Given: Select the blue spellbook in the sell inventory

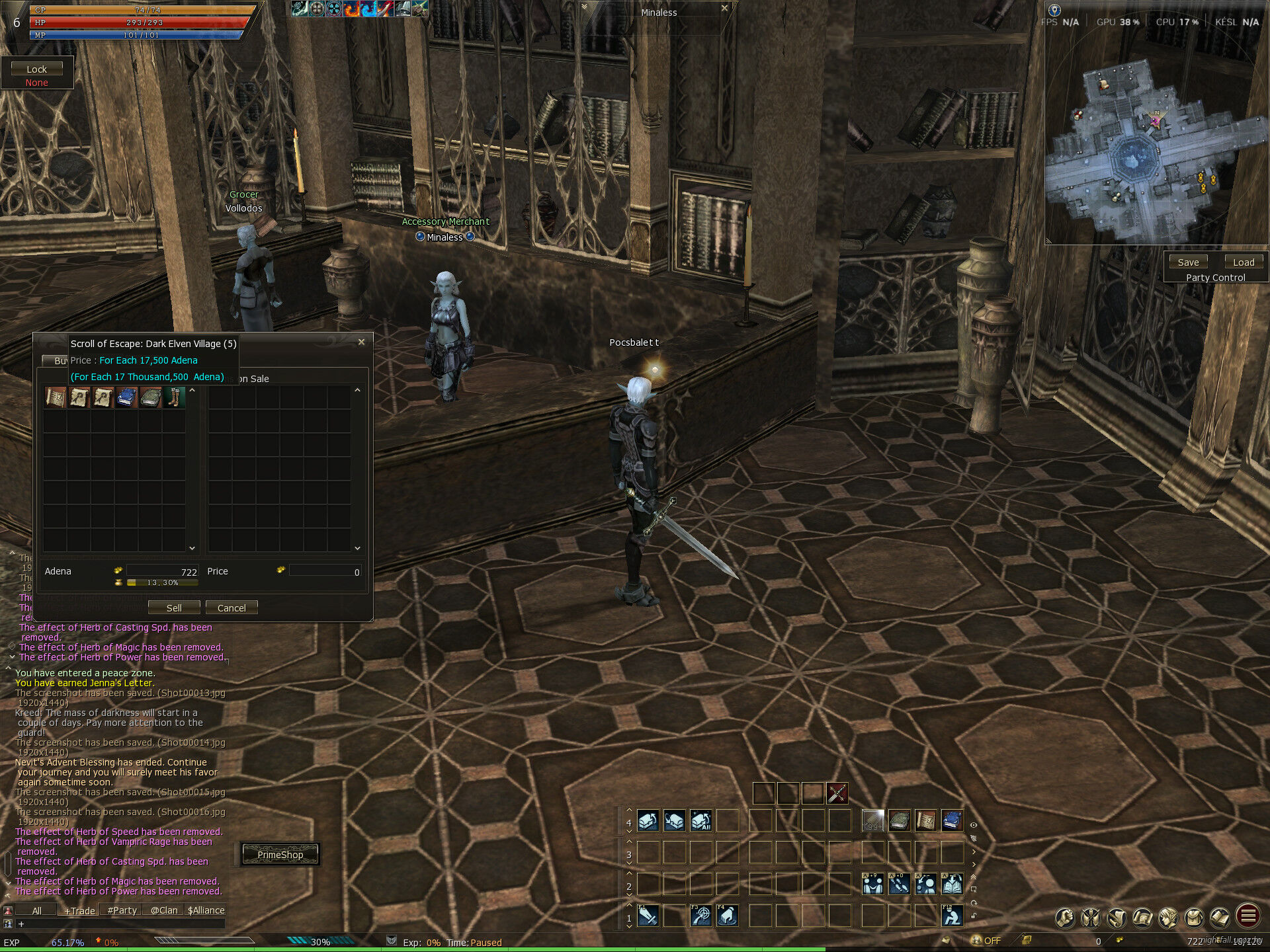Looking at the screenshot, I should point(126,397).
